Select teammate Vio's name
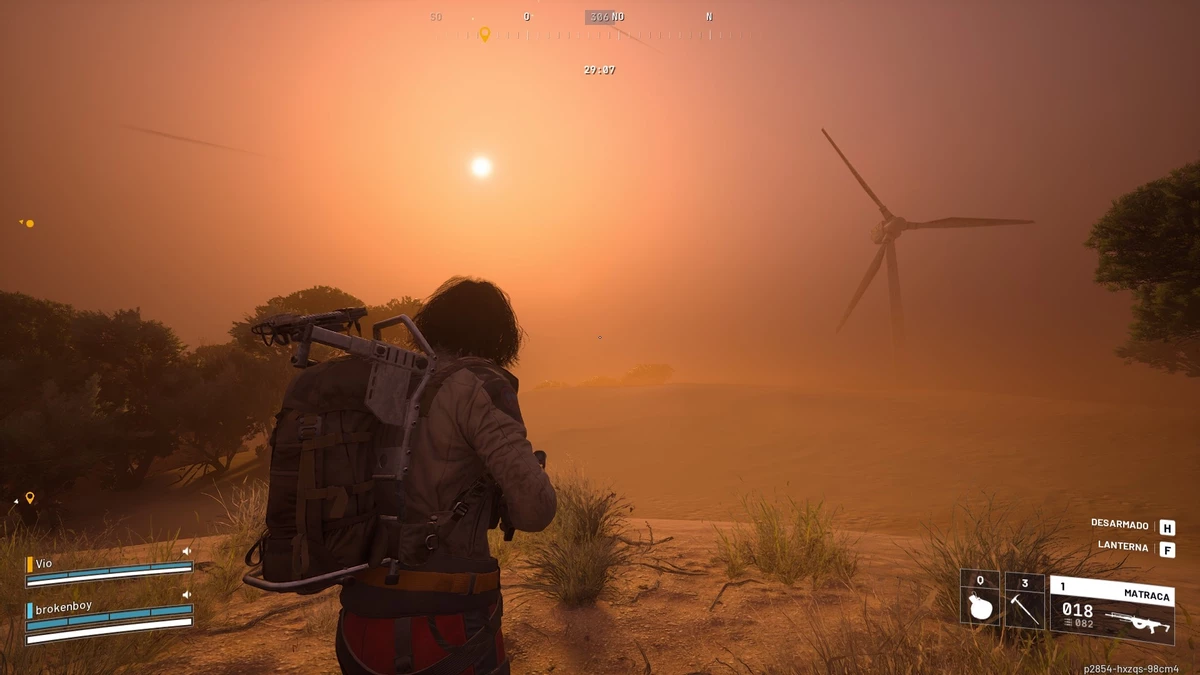 [44, 564]
